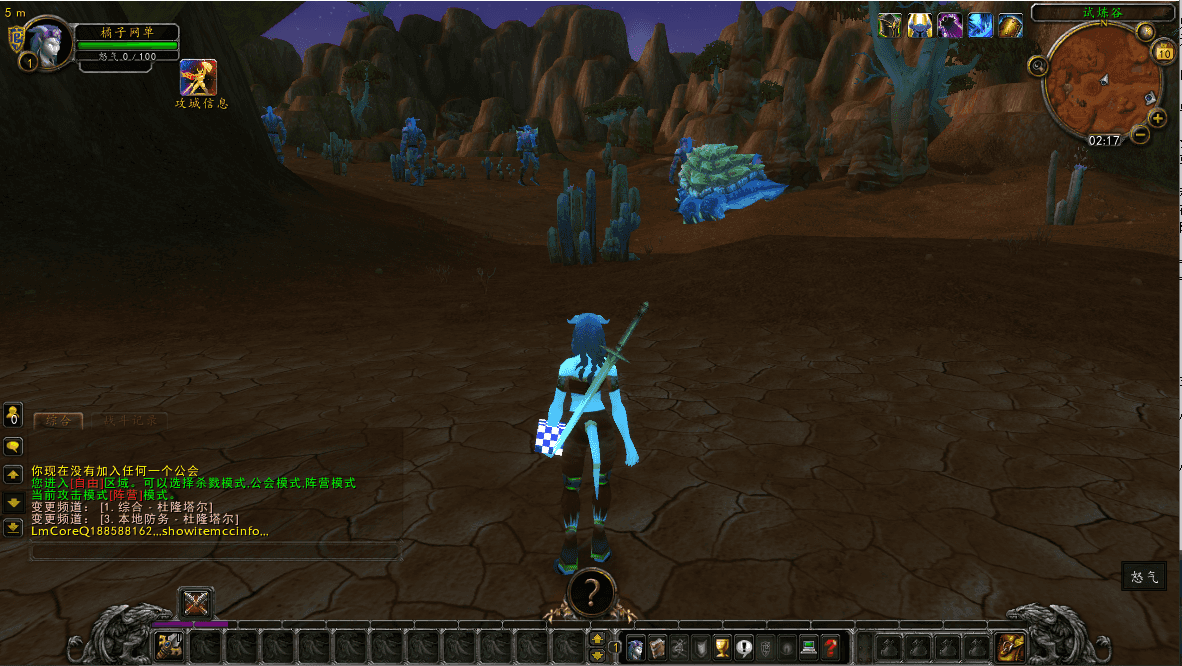Open the 攻城信息 siege info icon
The width and height of the screenshot is (1182, 666).
[198, 78]
